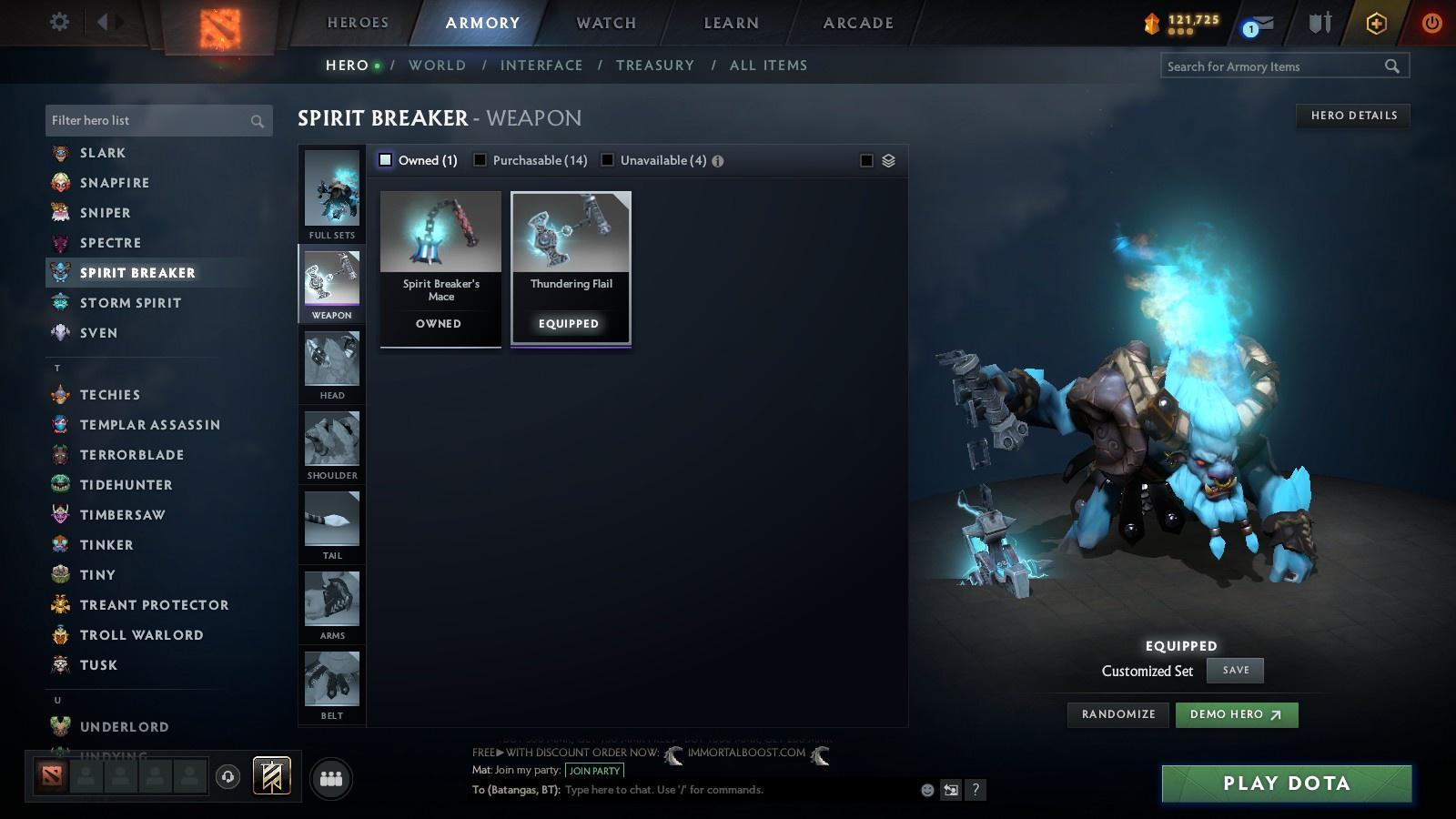
Task: Toggle the Owned items filter checkbox
Action: pos(386,159)
